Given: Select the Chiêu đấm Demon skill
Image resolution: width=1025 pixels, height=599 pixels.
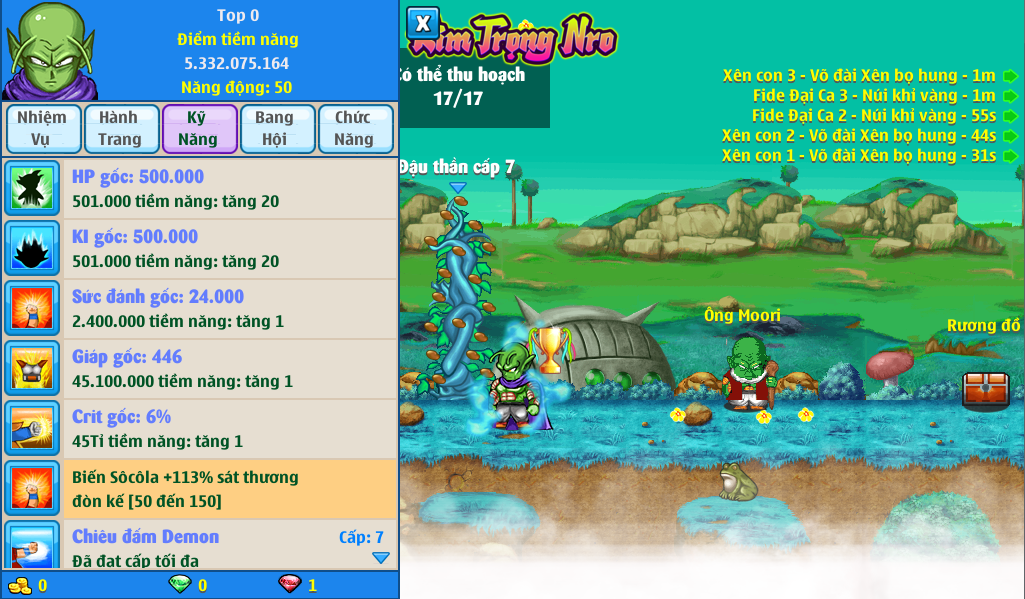Looking at the screenshot, I should [200, 545].
